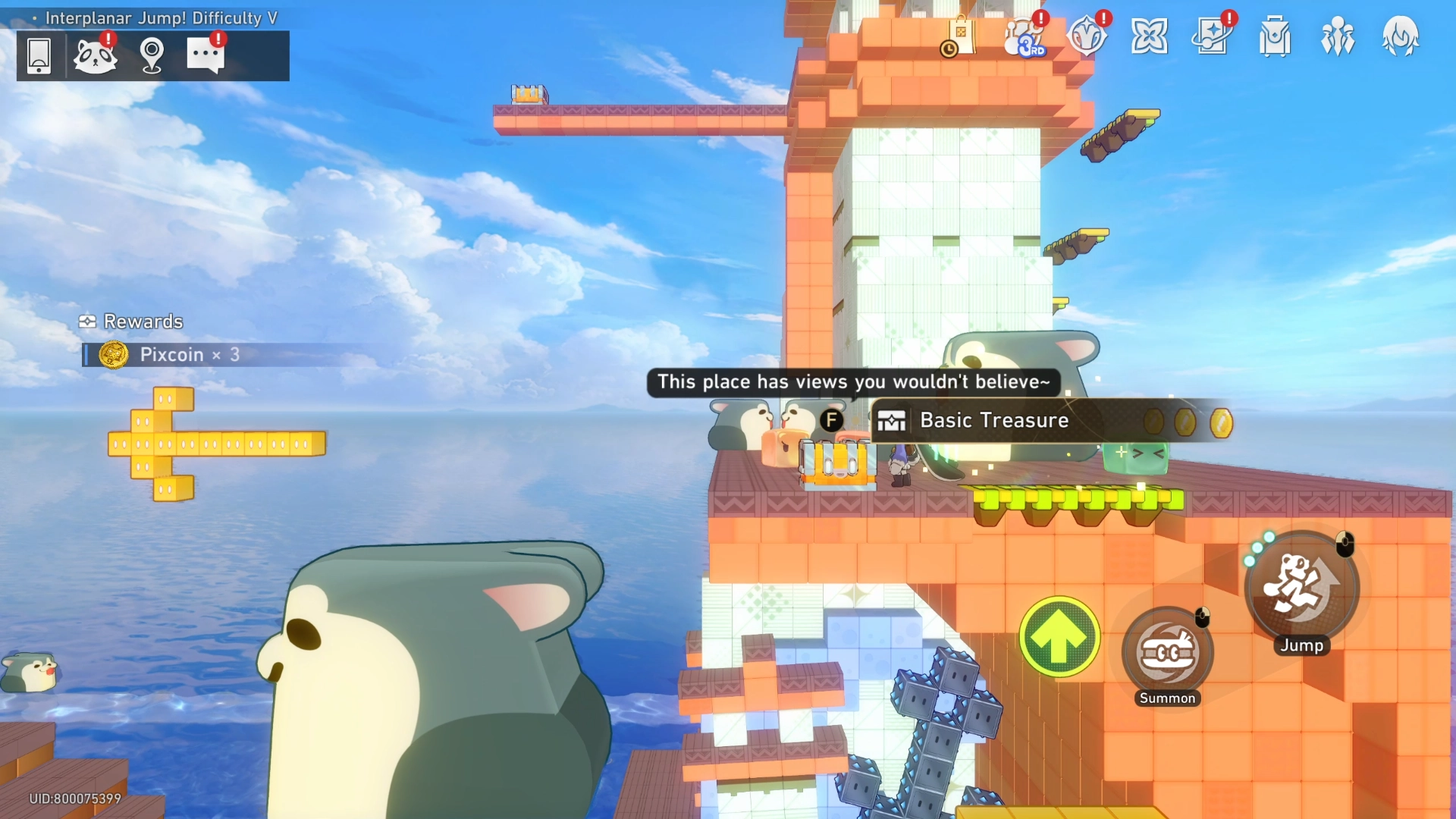Open the Warp banner icon
This screenshot has width=1456, height=819.
pyautogui.click(x=1213, y=36)
